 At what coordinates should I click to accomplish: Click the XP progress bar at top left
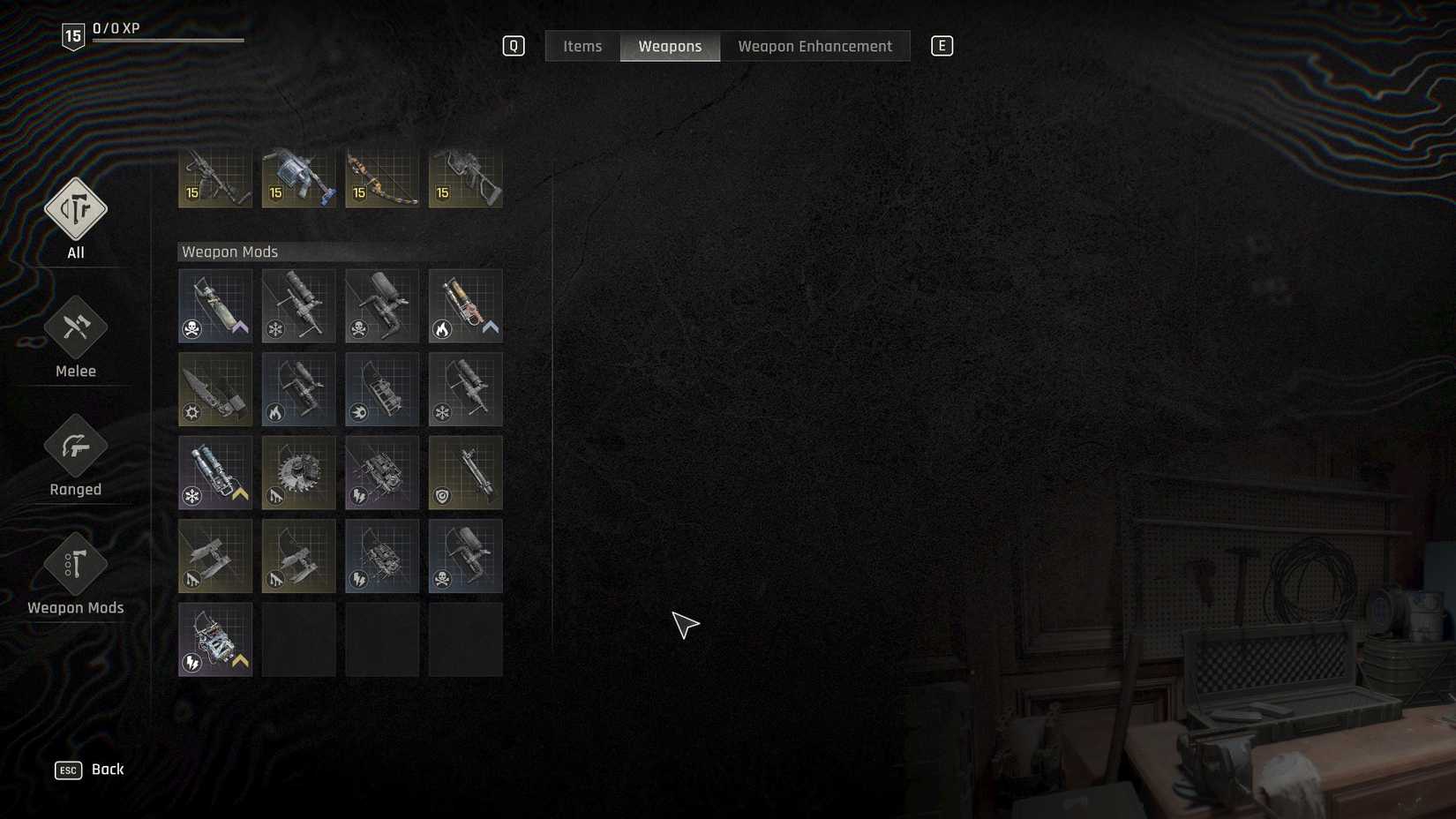(168, 39)
